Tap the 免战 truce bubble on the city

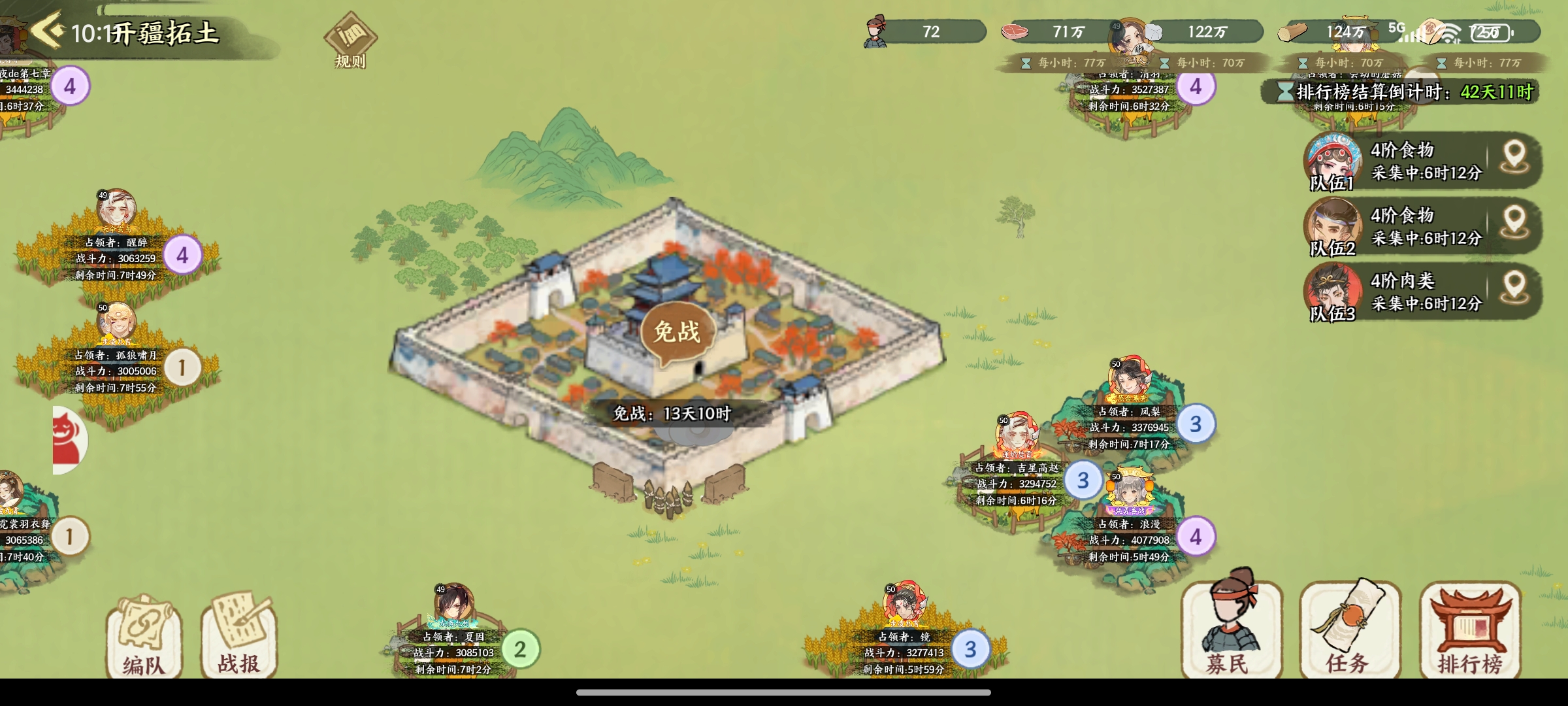click(x=677, y=333)
